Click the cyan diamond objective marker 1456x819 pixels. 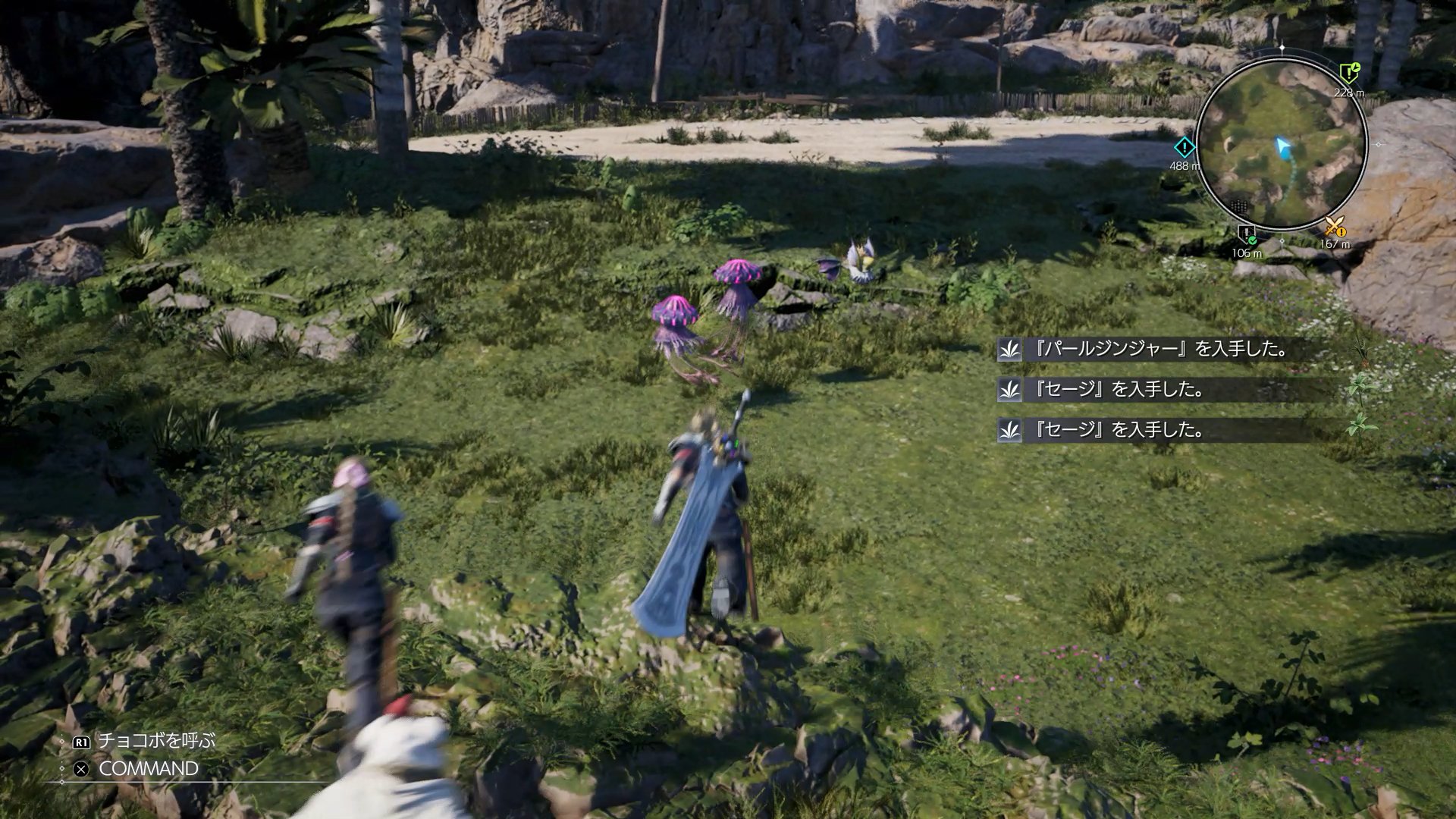coord(1184,147)
